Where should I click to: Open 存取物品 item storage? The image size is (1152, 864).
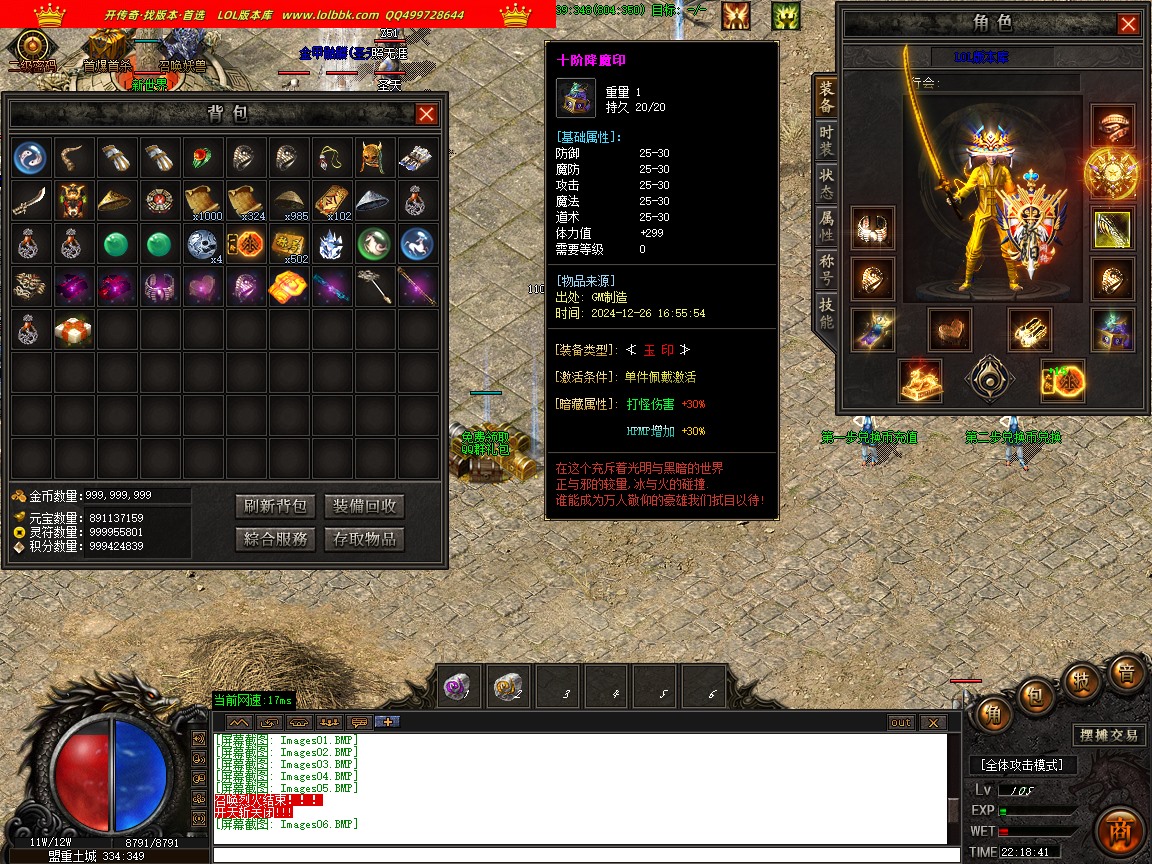tap(364, 539)
